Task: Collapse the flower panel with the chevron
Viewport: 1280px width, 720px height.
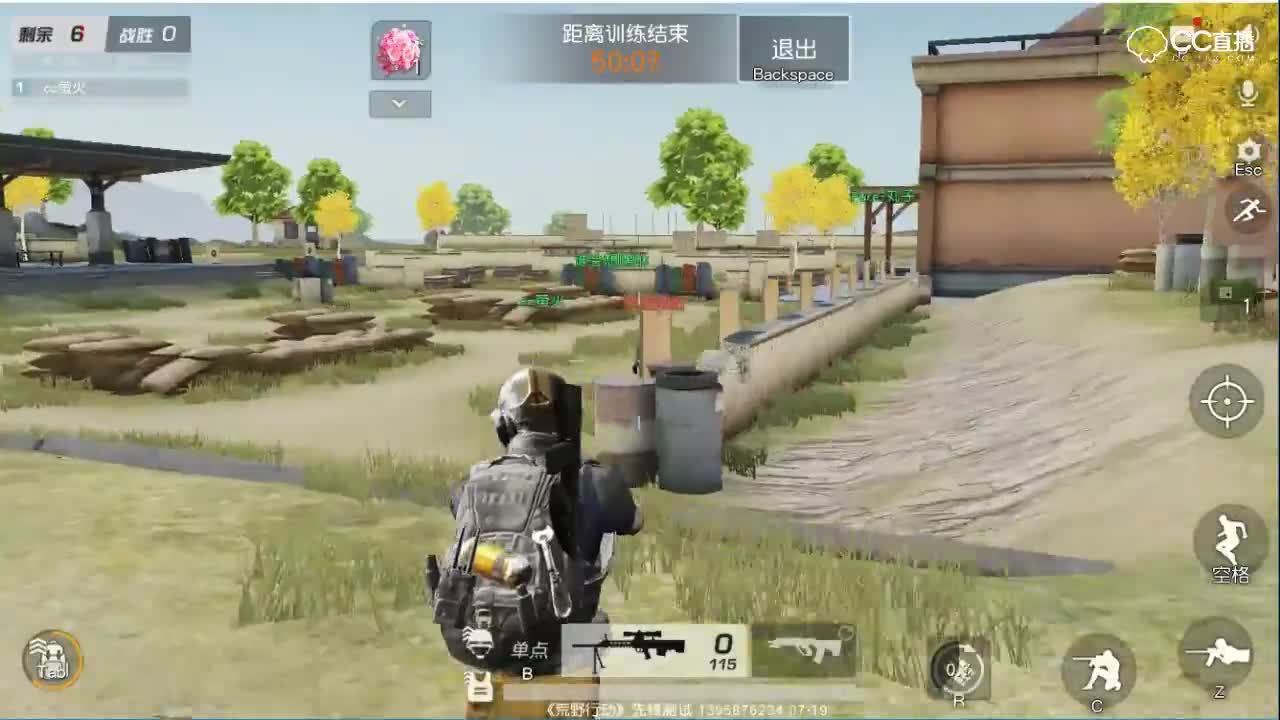Action: pos(399,103)
